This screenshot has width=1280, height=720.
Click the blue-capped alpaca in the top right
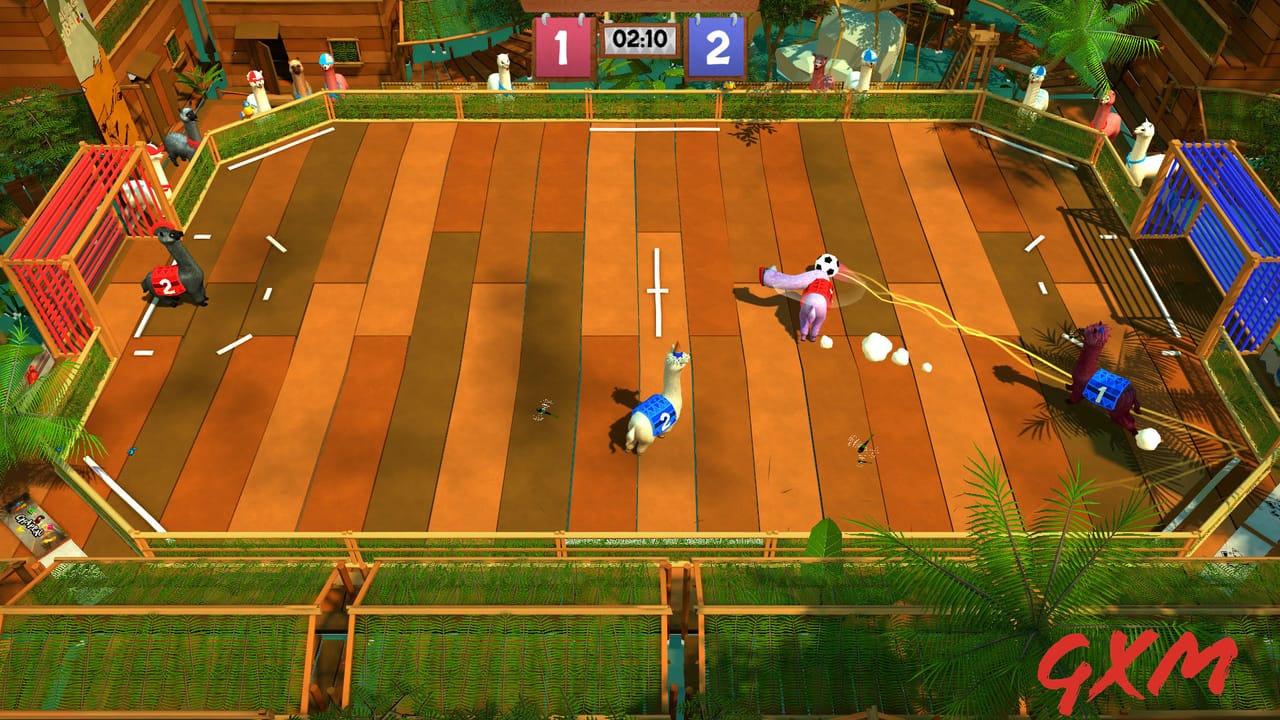pos(1040,70)
